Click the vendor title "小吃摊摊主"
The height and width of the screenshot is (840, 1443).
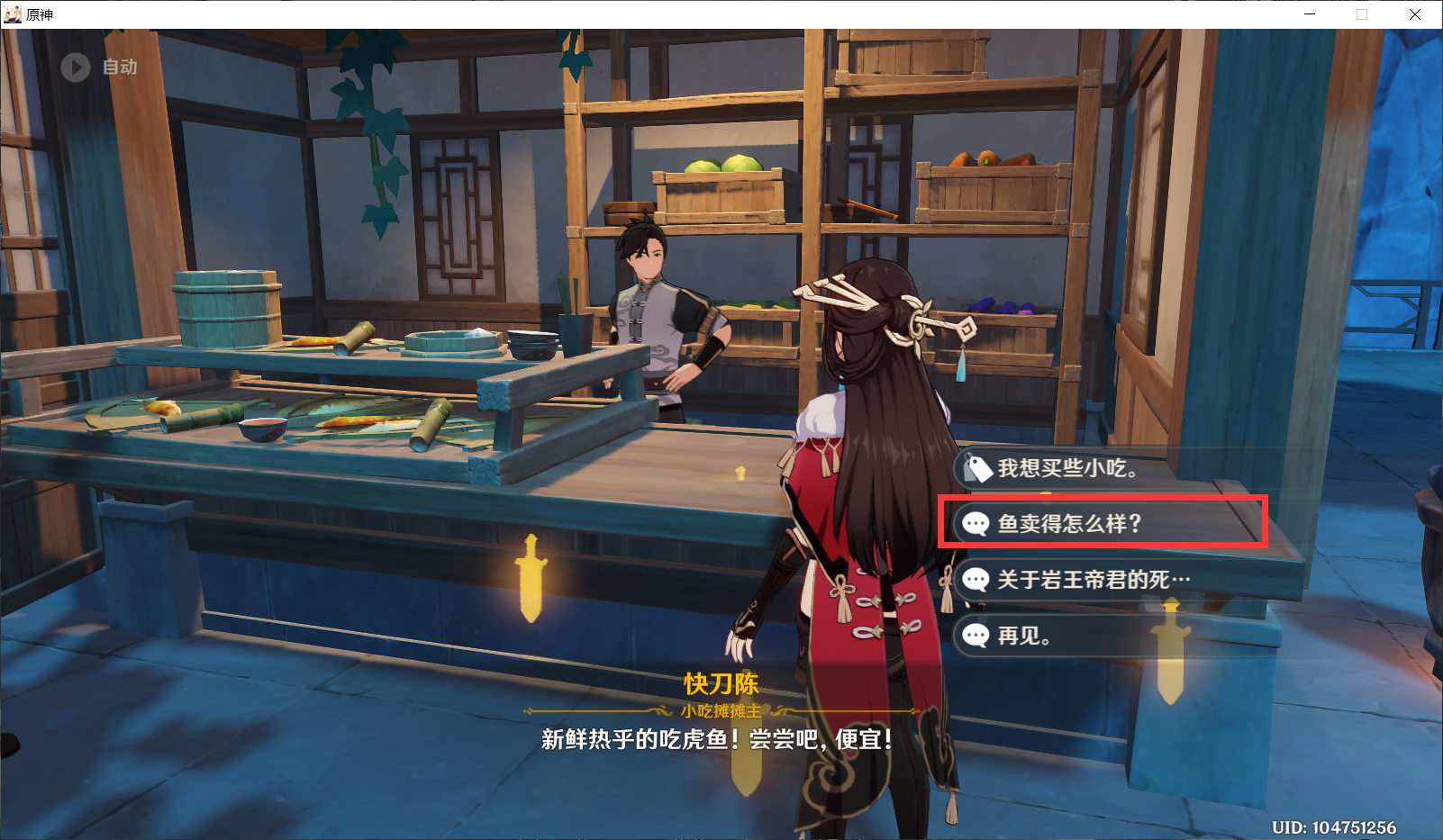click(721, 711)
